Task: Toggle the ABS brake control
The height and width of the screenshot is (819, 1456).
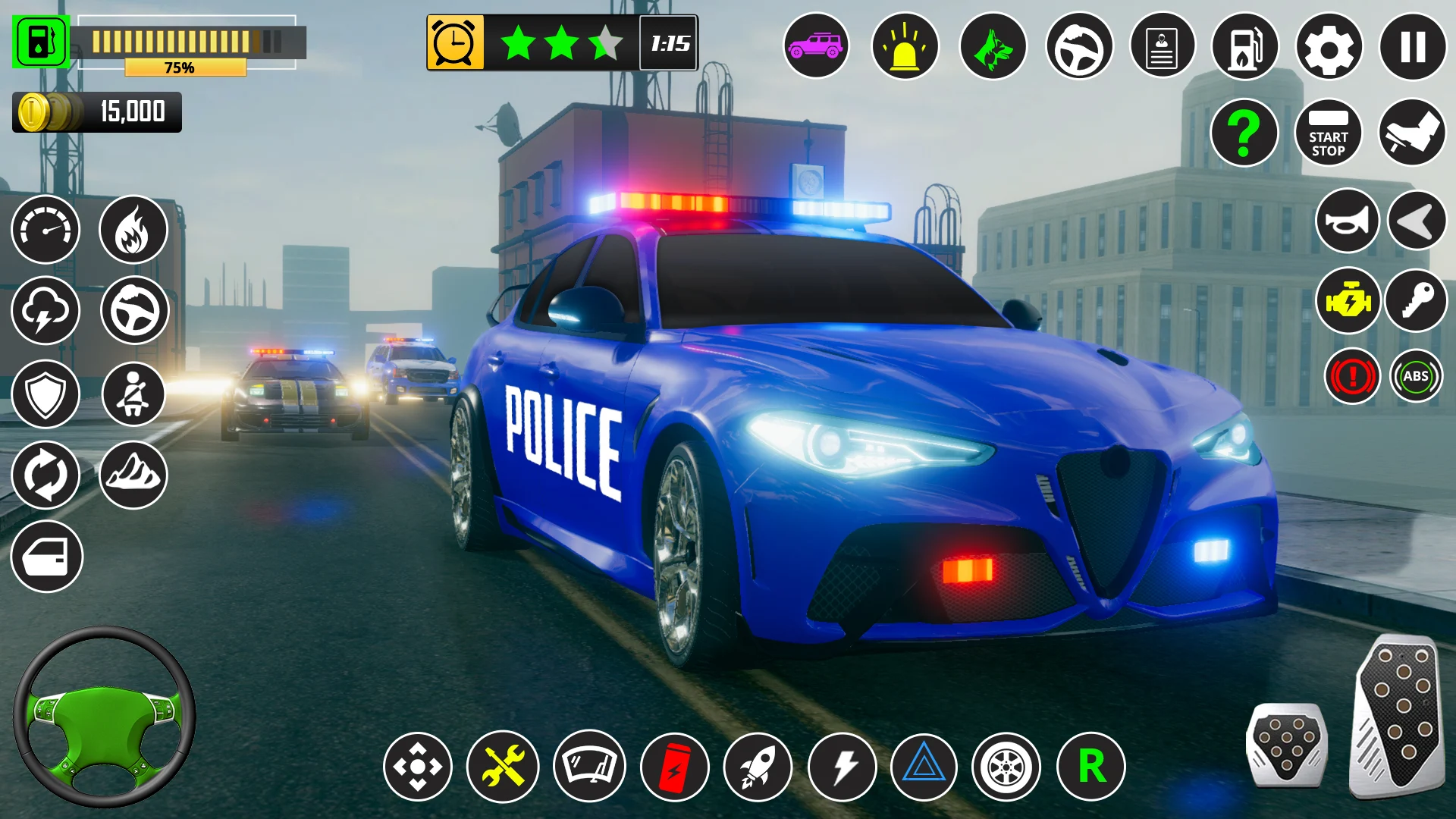Action: 1416,376
